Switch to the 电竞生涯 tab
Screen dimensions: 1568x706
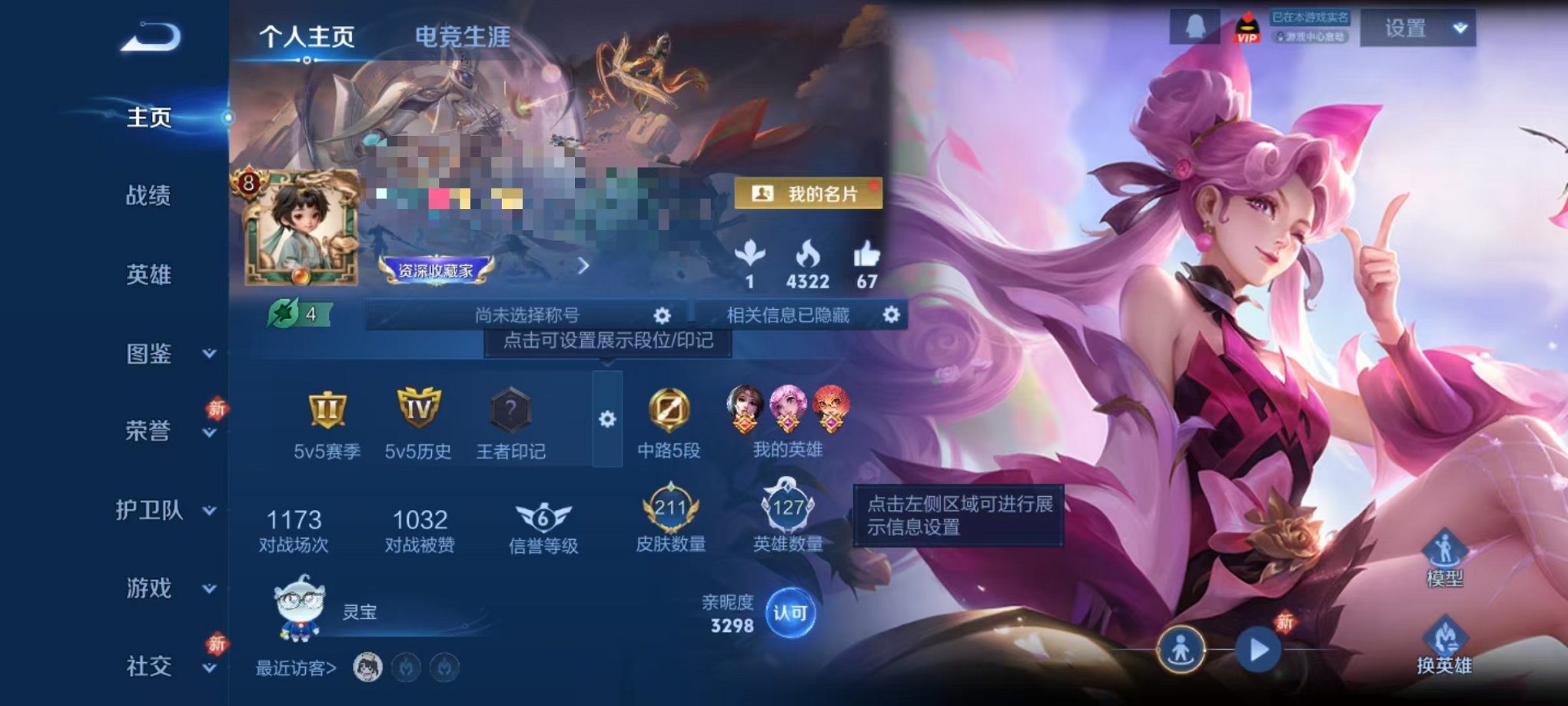pyautogui.click(x=462, y=36)
